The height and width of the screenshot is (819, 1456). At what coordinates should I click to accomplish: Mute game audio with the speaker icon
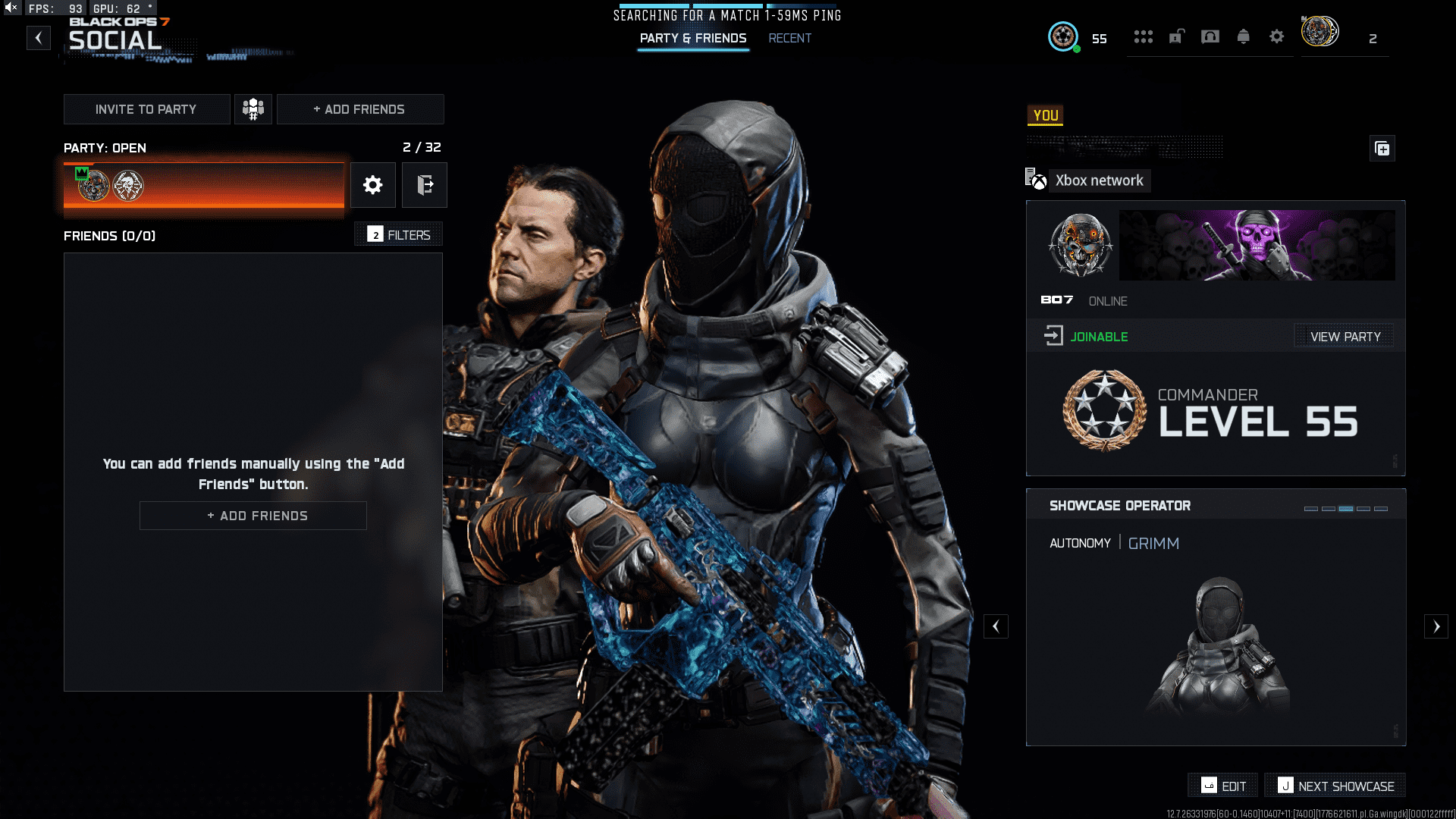point(11,8)
